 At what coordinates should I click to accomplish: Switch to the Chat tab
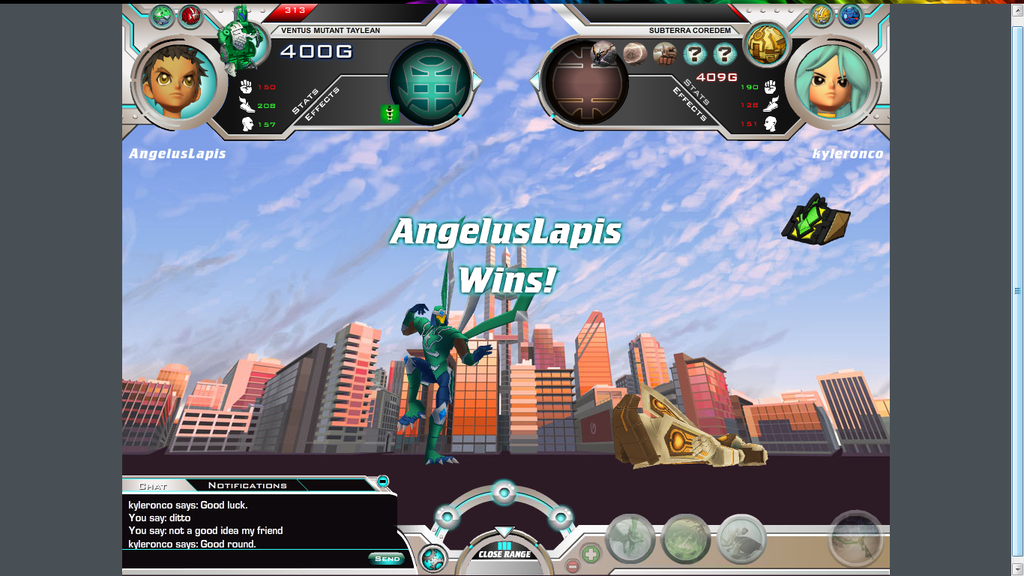pos(153,486)
